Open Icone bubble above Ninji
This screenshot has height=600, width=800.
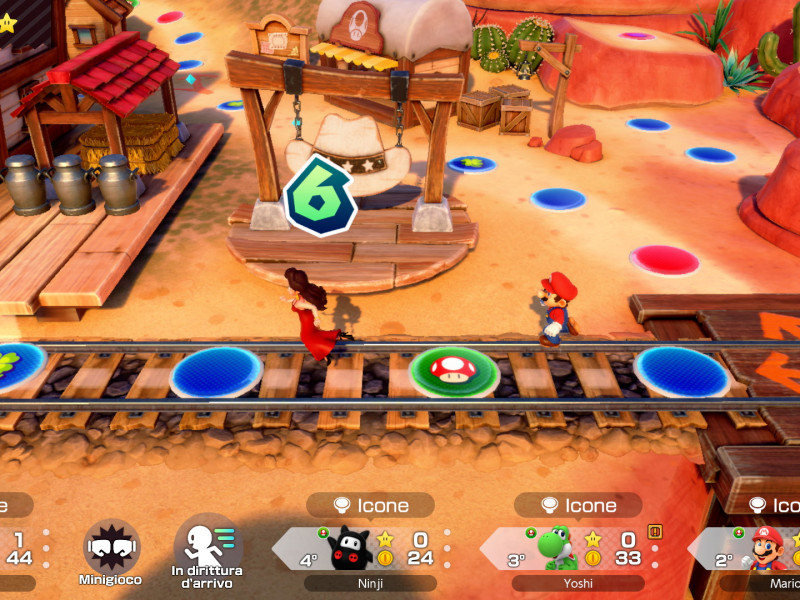370,505
